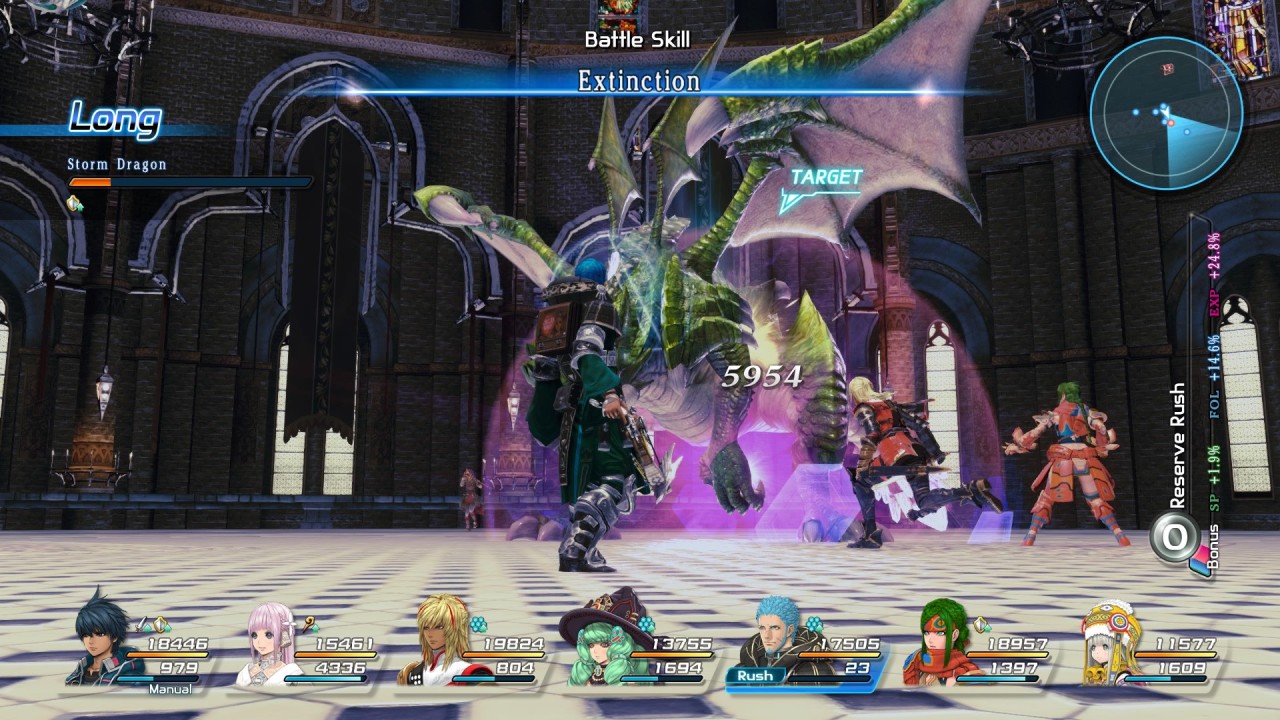The width and height of the screenshot is (1280, 720).
Task: Choose the green-haired red-armored woman portrait
Action: tap(940, 640)
